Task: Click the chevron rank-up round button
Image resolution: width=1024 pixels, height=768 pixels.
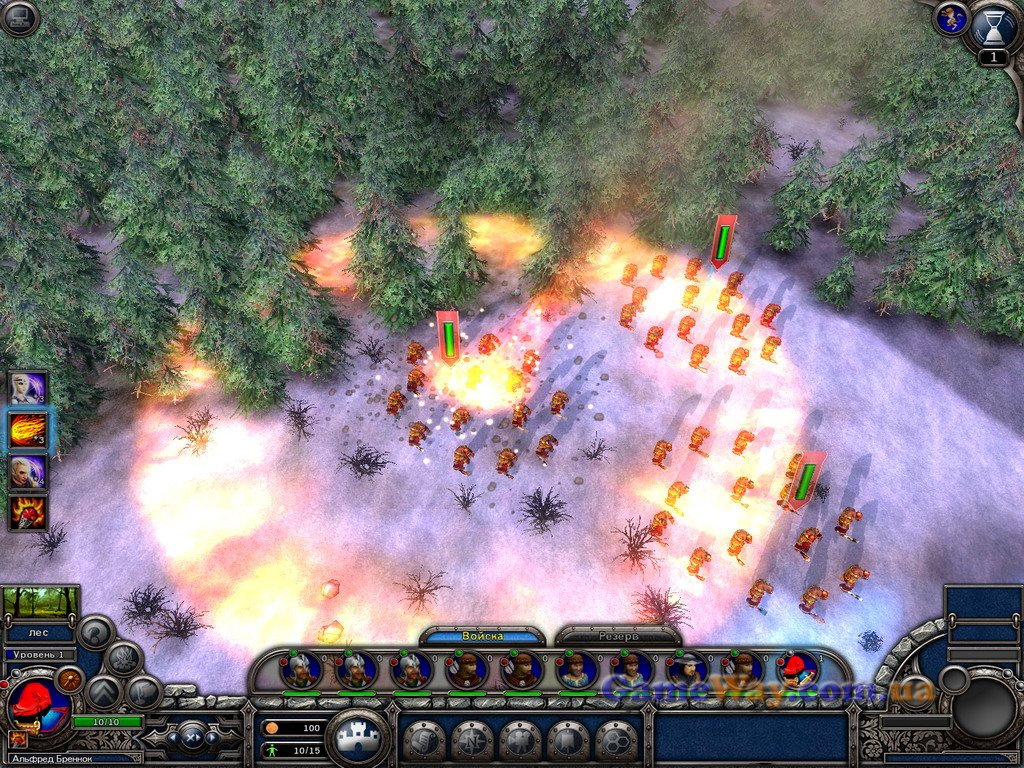Action: point(102,692)
